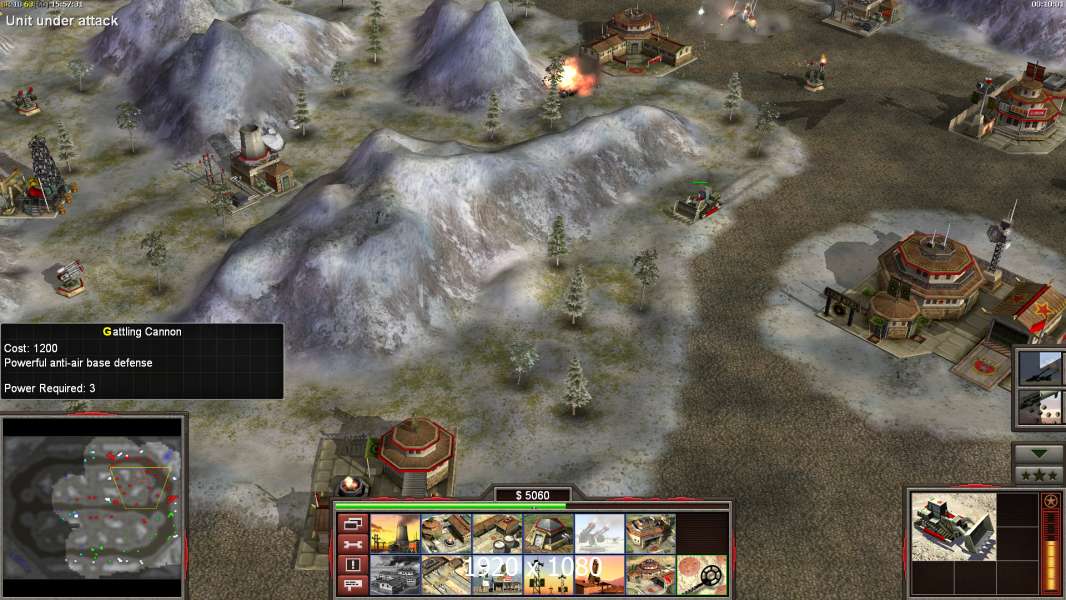Image resolution: width=1066 pixels, height=600 pixels.
Task: Click the exclamation mark button
Action: tap(351, 565)
